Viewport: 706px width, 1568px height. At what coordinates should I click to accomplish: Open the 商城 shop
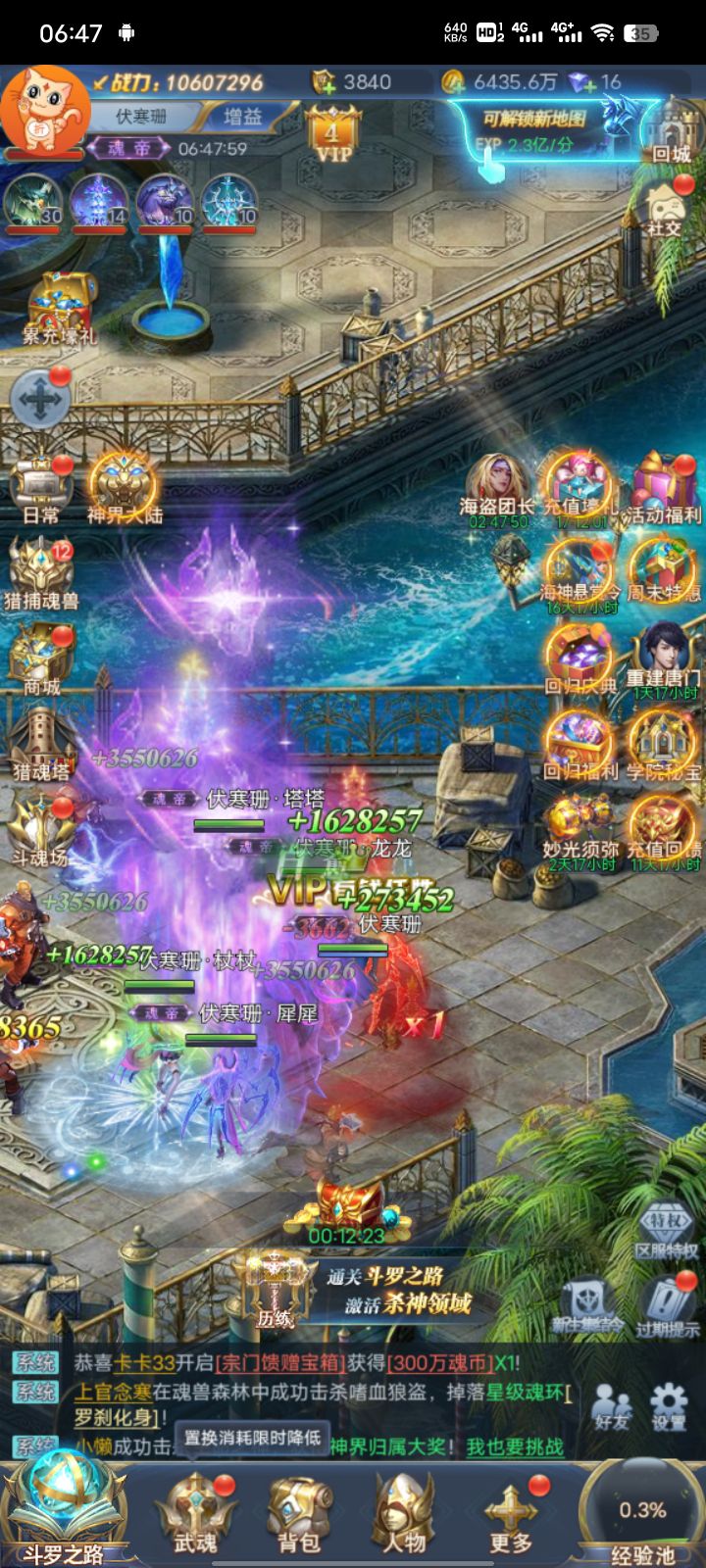[x=40, y=659]
